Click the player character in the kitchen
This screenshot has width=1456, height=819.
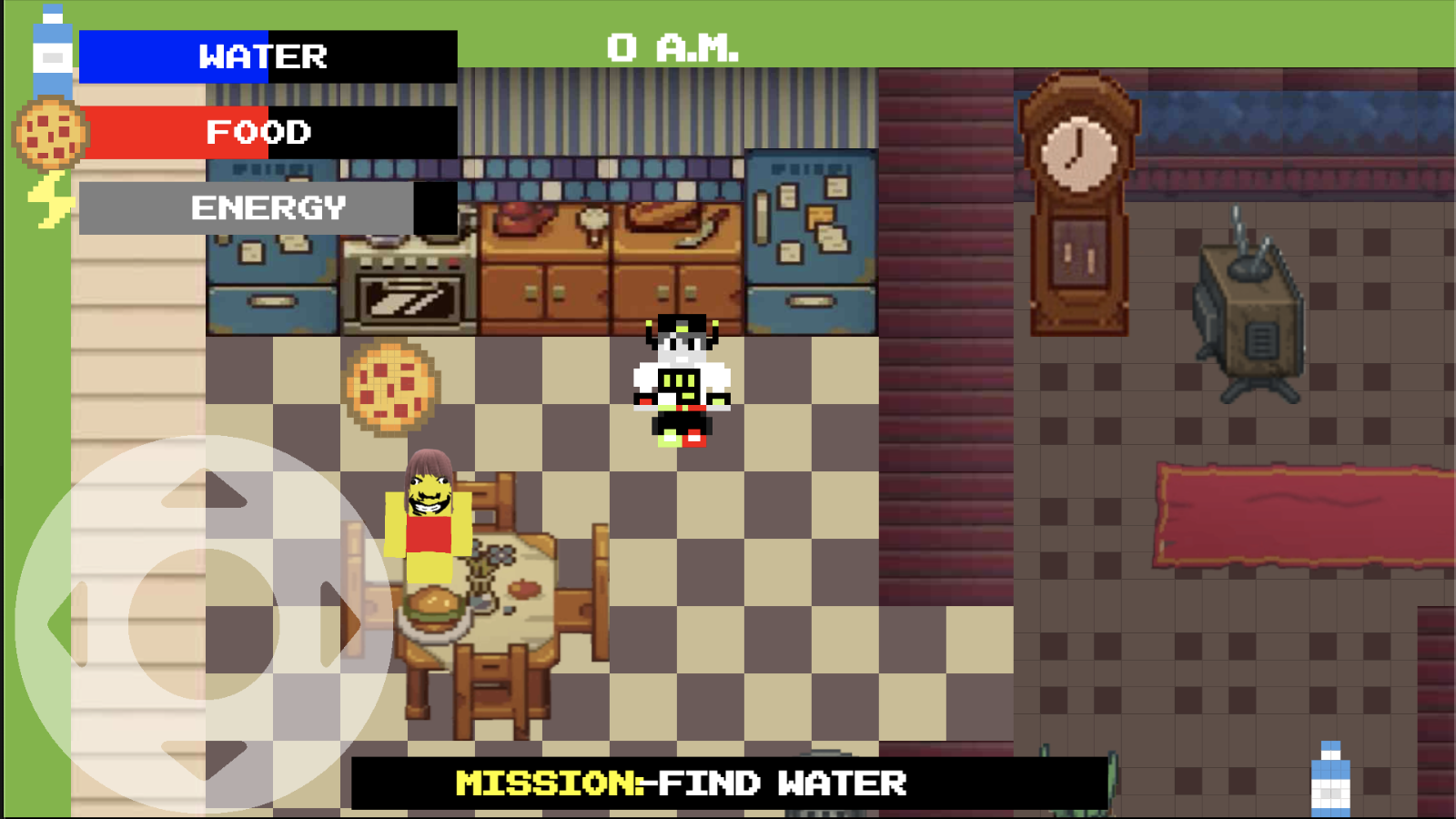681,382
